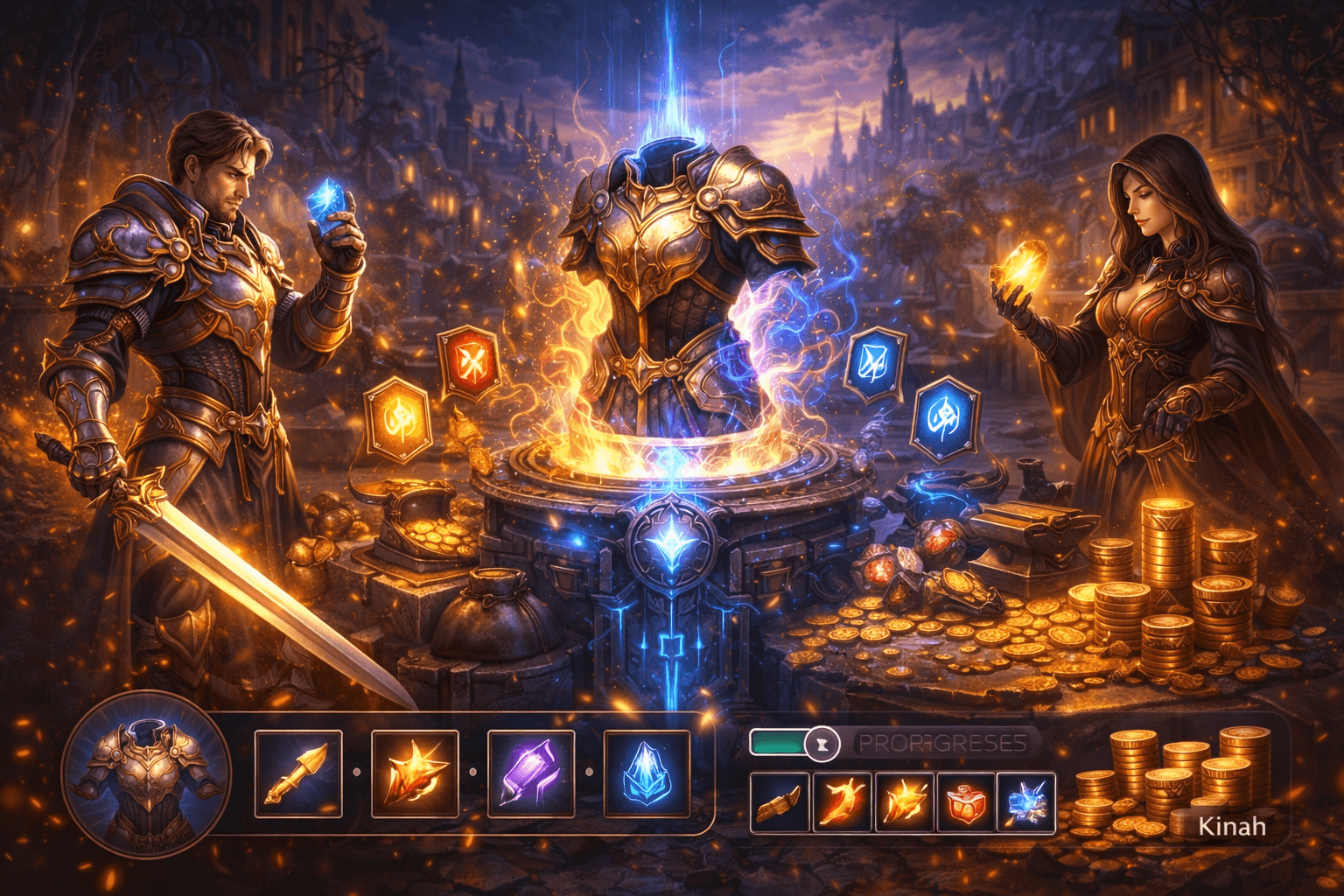The height and width of the screenshot is (896, 1344).
Task: Pick the small blue shard slot beside the coins
Action: [x=1025, y=802]
